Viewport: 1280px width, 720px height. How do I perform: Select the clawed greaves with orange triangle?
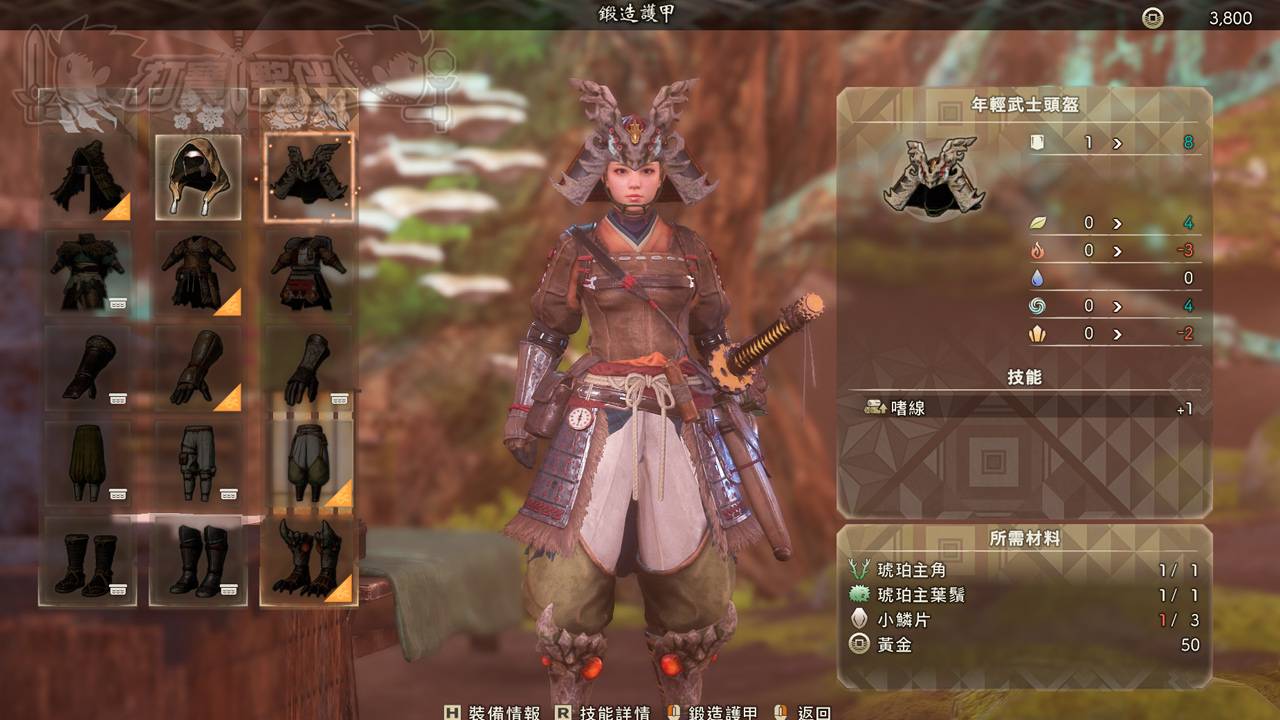pos(308,559)
